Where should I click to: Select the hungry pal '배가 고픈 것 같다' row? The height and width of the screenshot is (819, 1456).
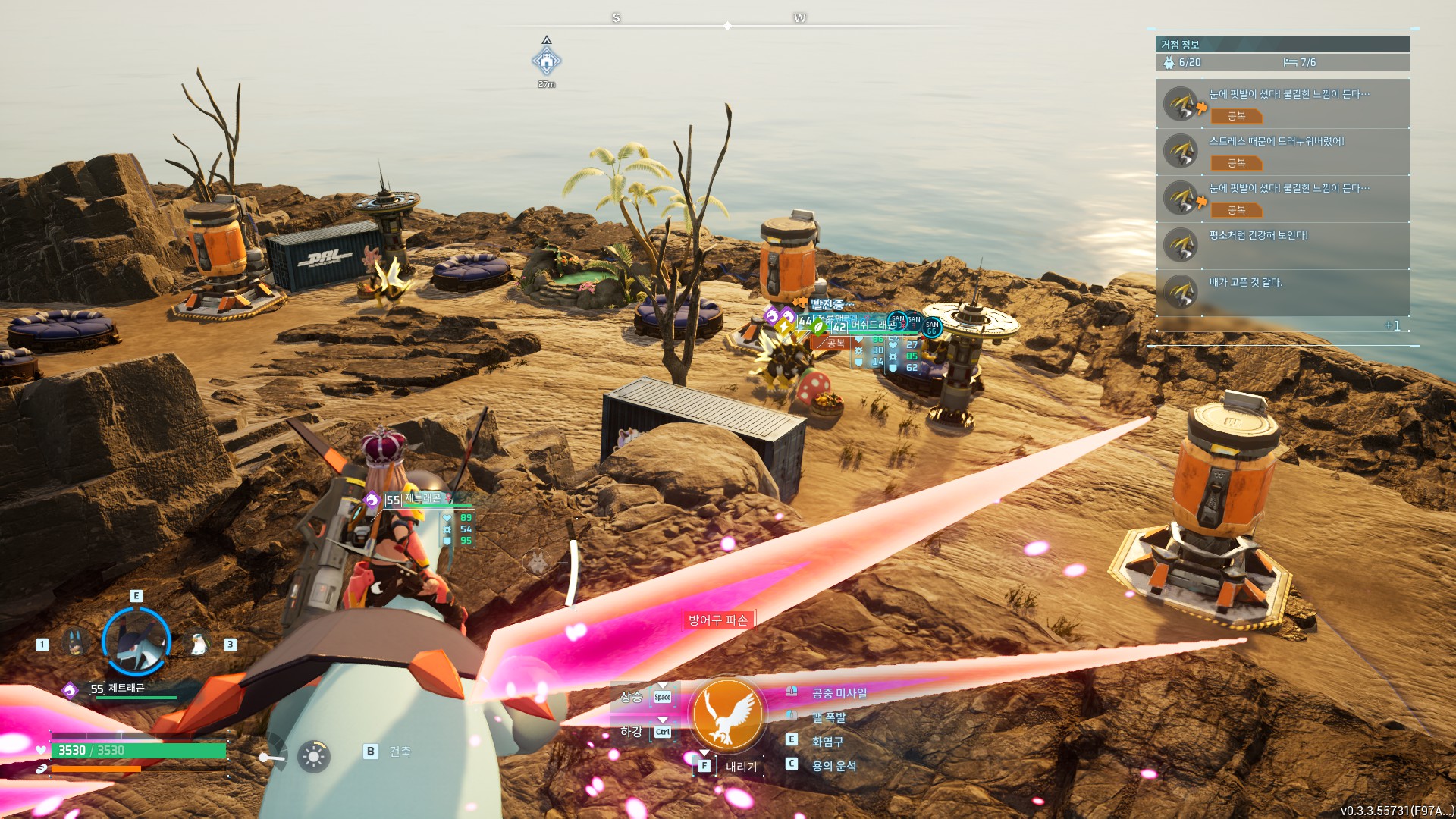[1282, 292]
